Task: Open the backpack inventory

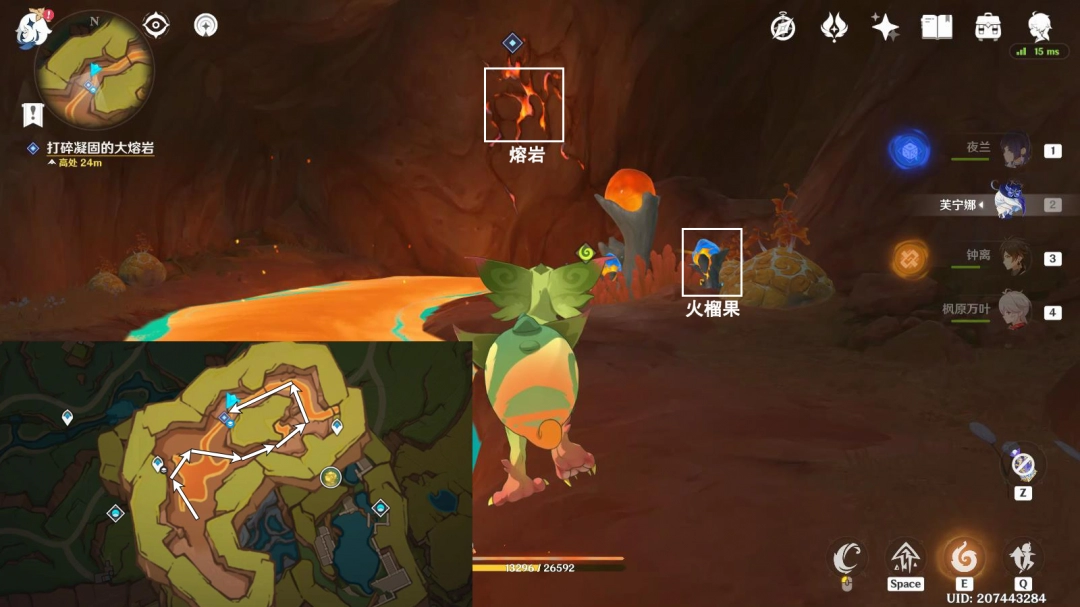Action: (989, 27)
